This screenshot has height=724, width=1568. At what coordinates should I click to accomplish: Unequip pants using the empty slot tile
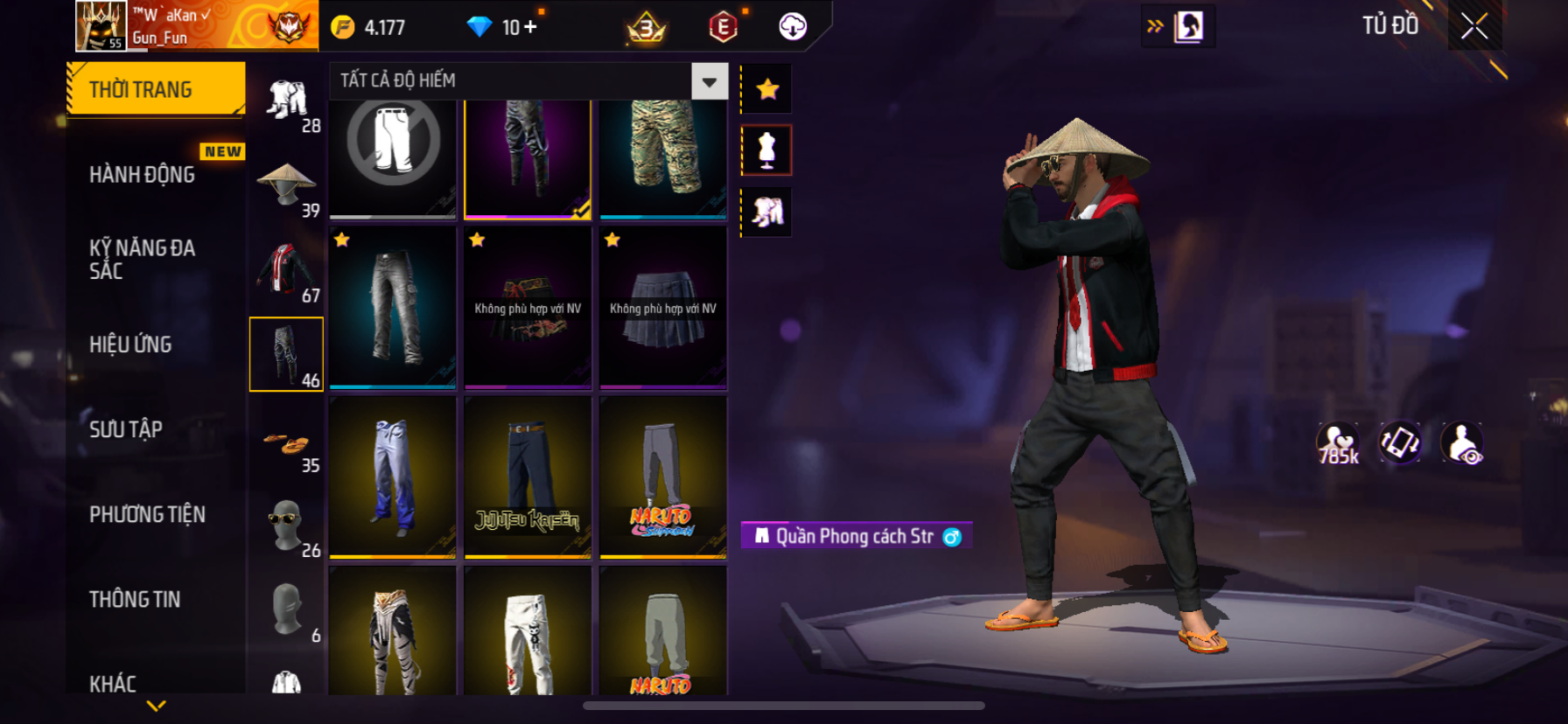(x=393, y=157)
